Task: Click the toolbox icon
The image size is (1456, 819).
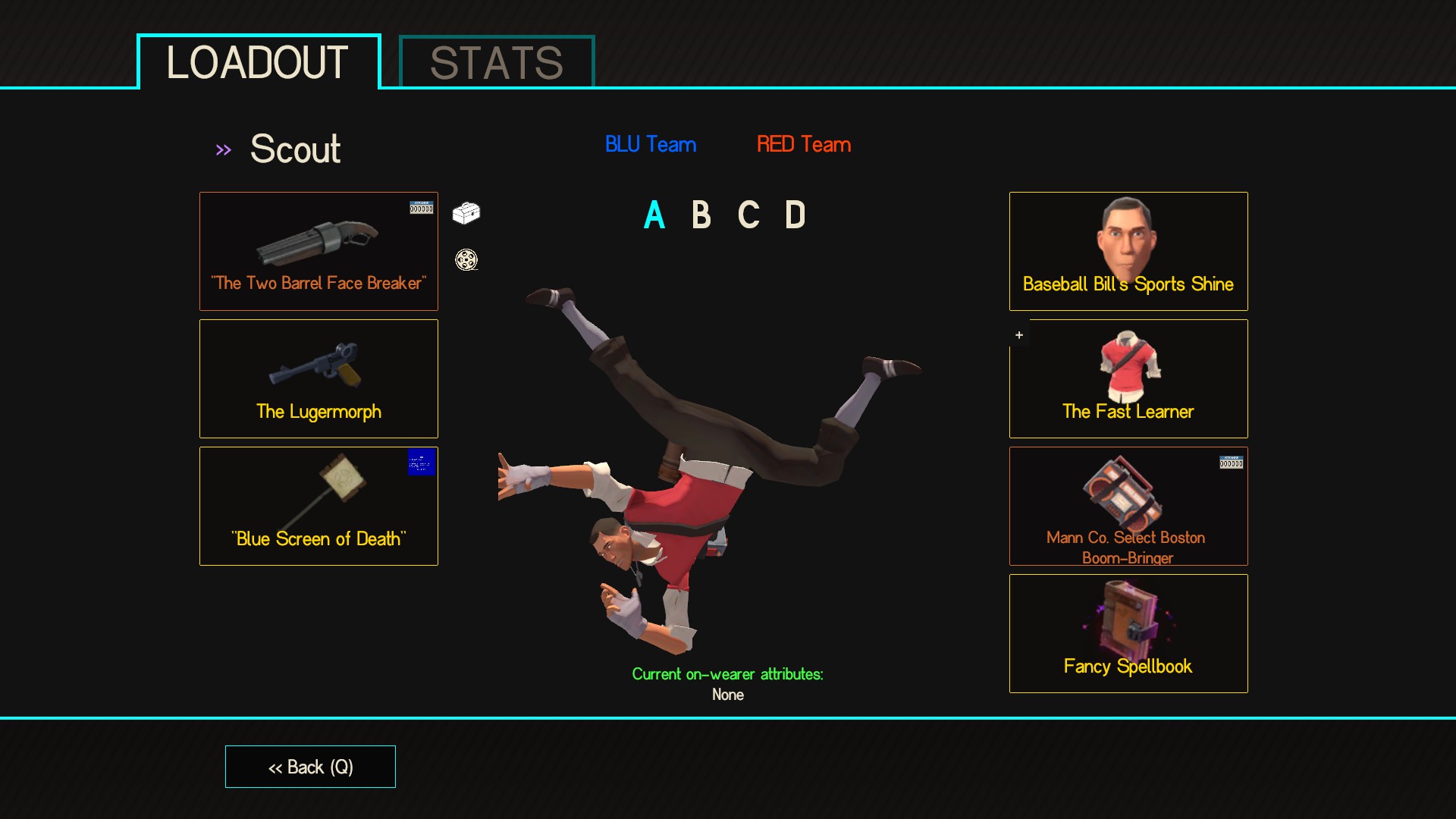Action: 466,213
